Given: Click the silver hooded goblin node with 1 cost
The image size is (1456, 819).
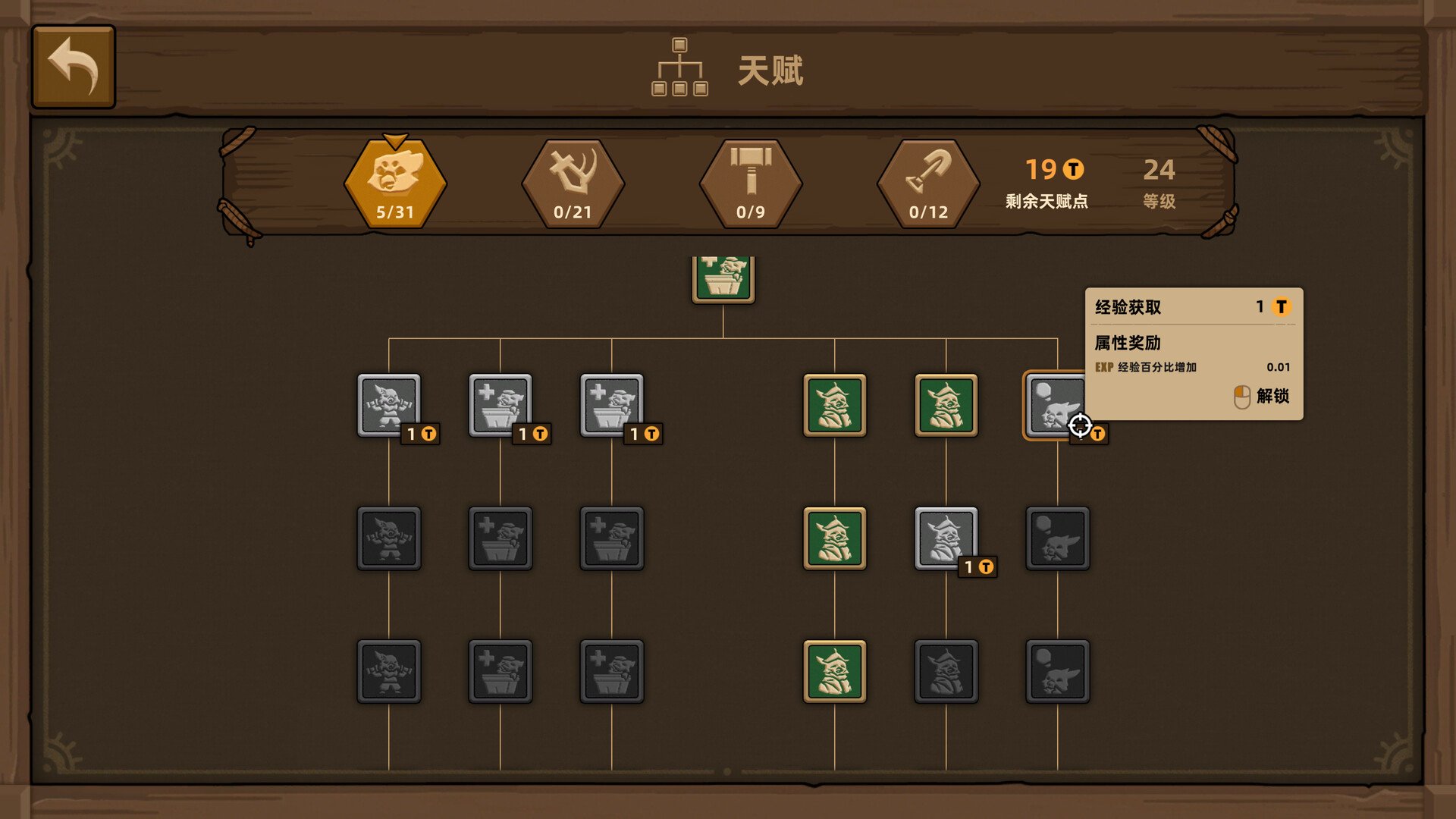Looking at the screenshot, I should click(x=946, y=538).
